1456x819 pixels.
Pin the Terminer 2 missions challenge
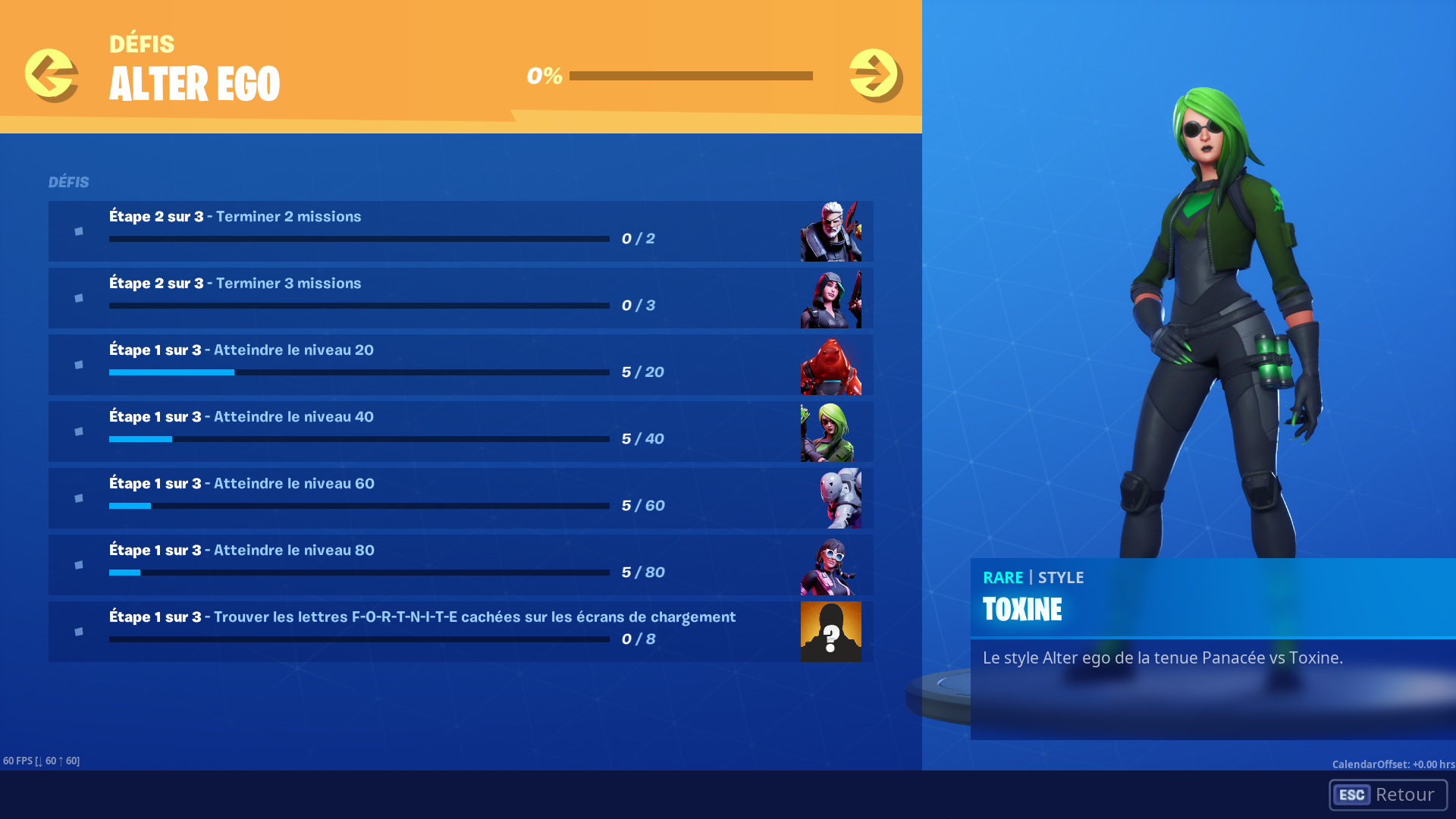point(79,231)
